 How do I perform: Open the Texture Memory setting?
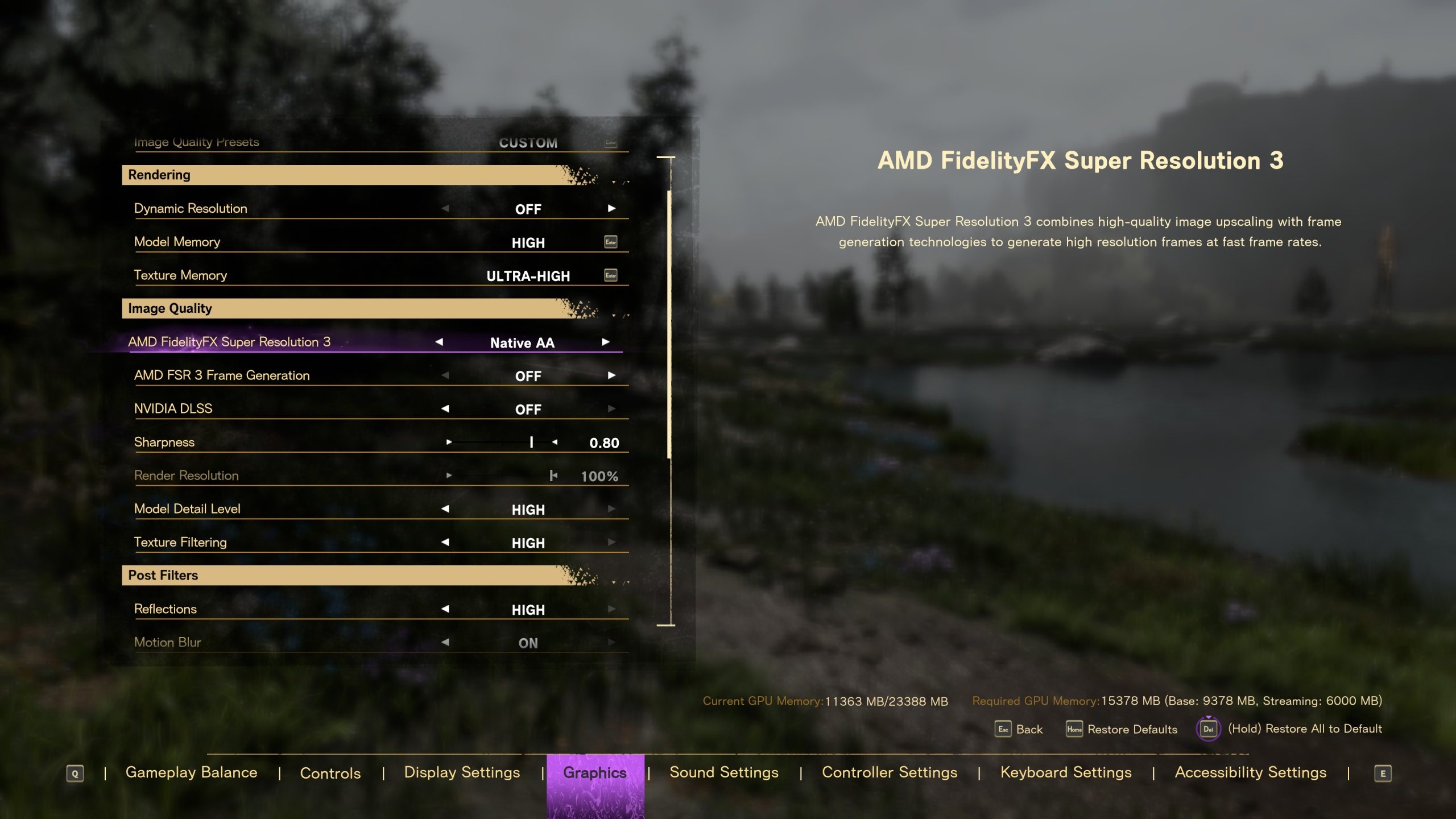(610, 276)
